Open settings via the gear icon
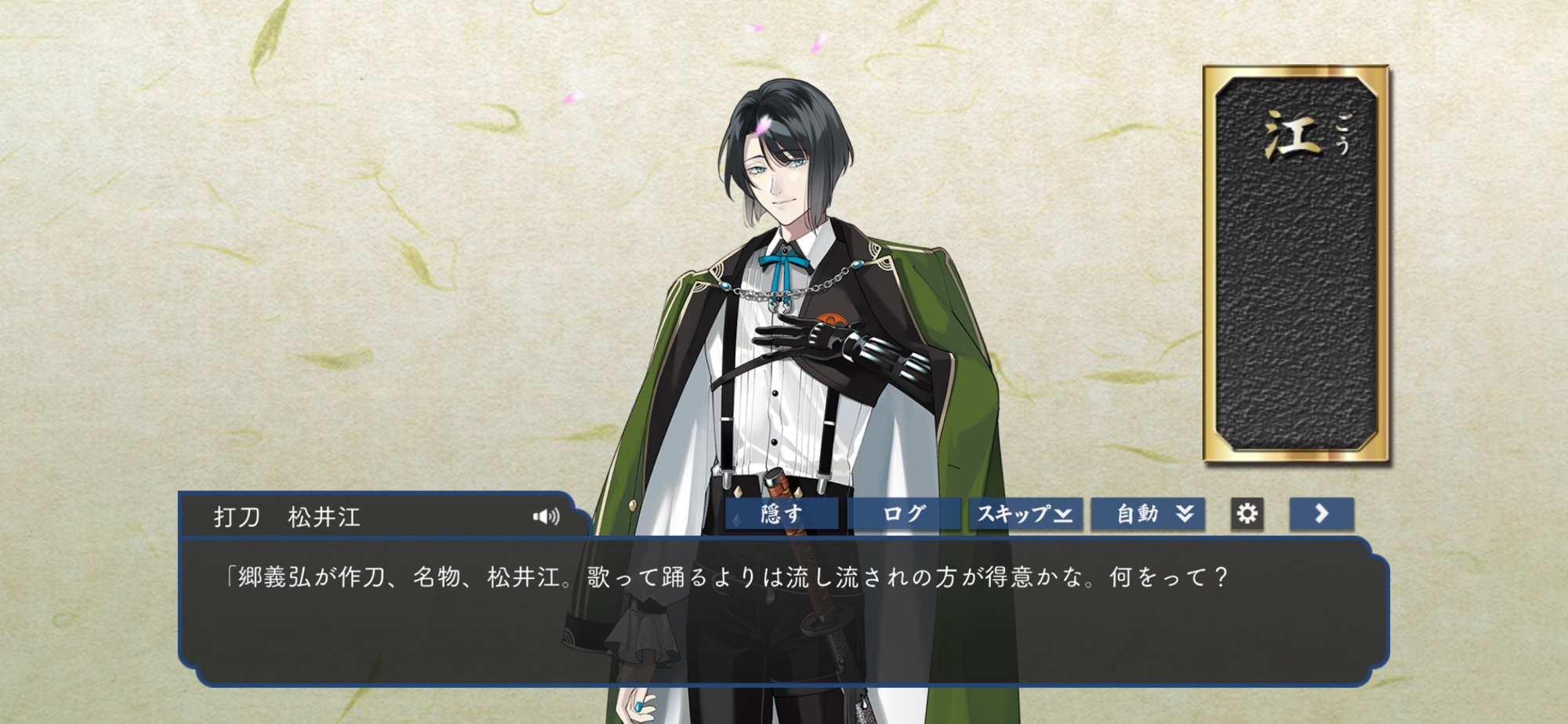Screen dimensions: 1568x724 point(1247,514)
